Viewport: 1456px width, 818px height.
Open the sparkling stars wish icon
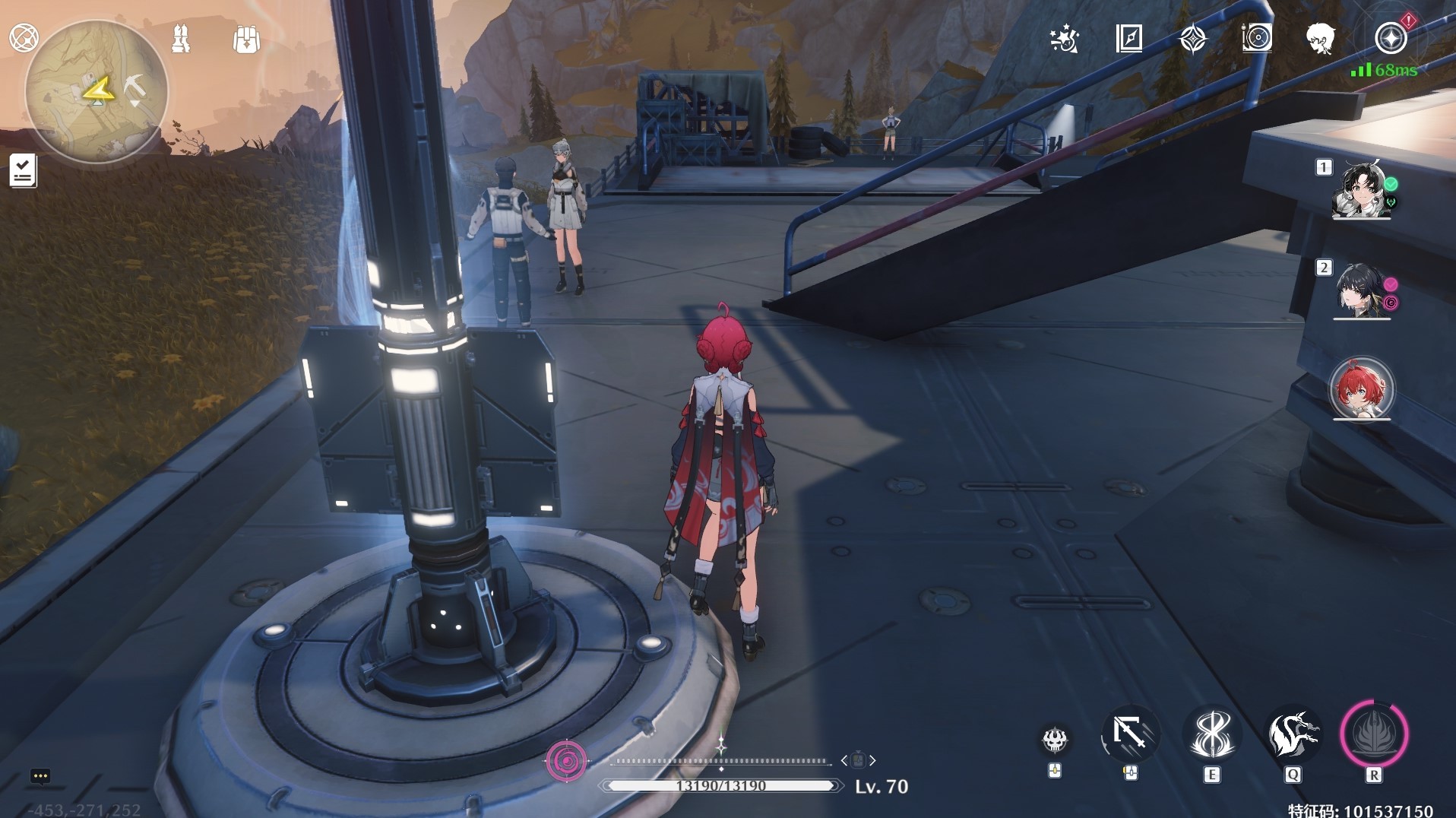pyautogui.click(x=1064, y=38)
